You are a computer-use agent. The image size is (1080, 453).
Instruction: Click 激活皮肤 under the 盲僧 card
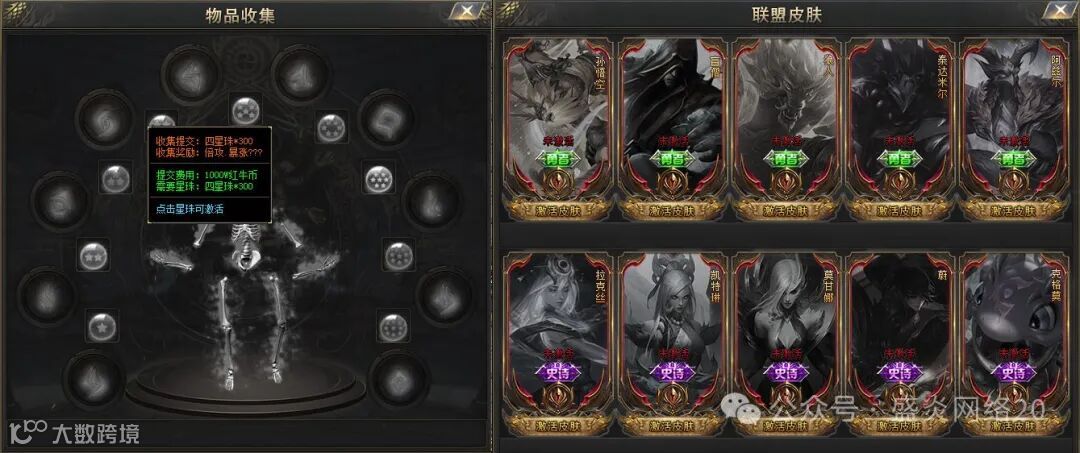(x=671, y=210)
